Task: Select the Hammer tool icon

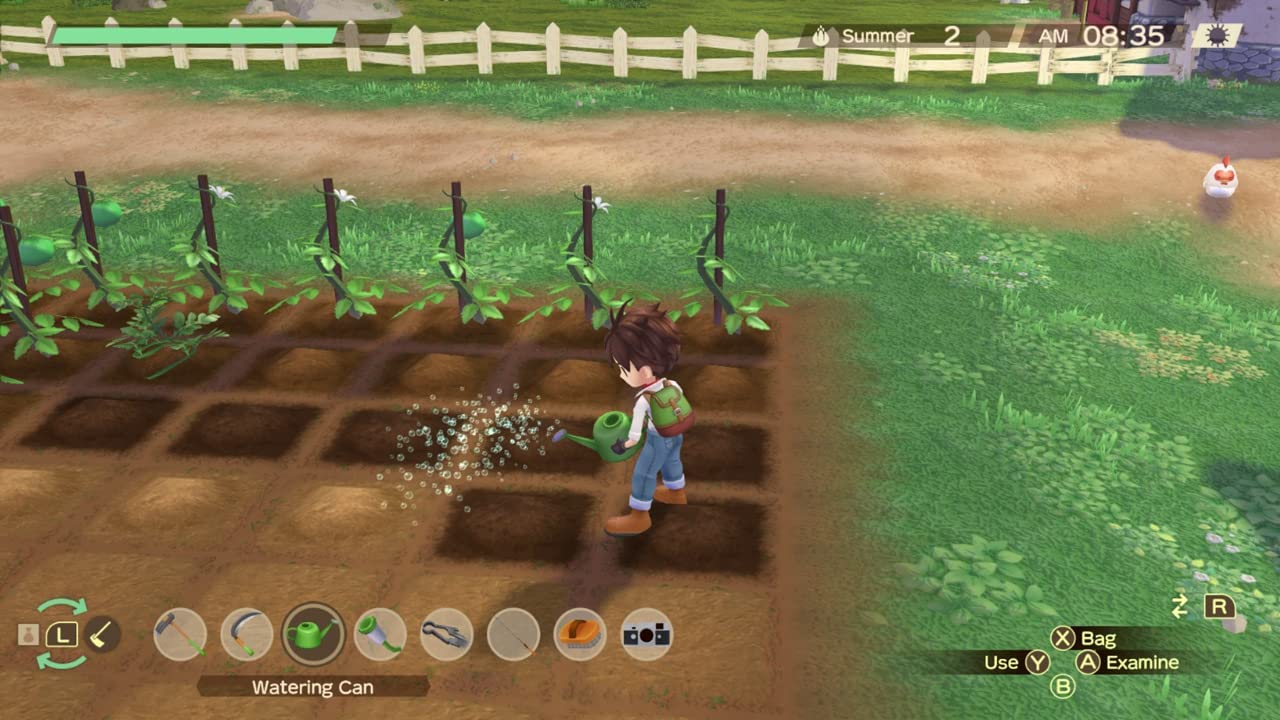Action: tap(180, 634)
